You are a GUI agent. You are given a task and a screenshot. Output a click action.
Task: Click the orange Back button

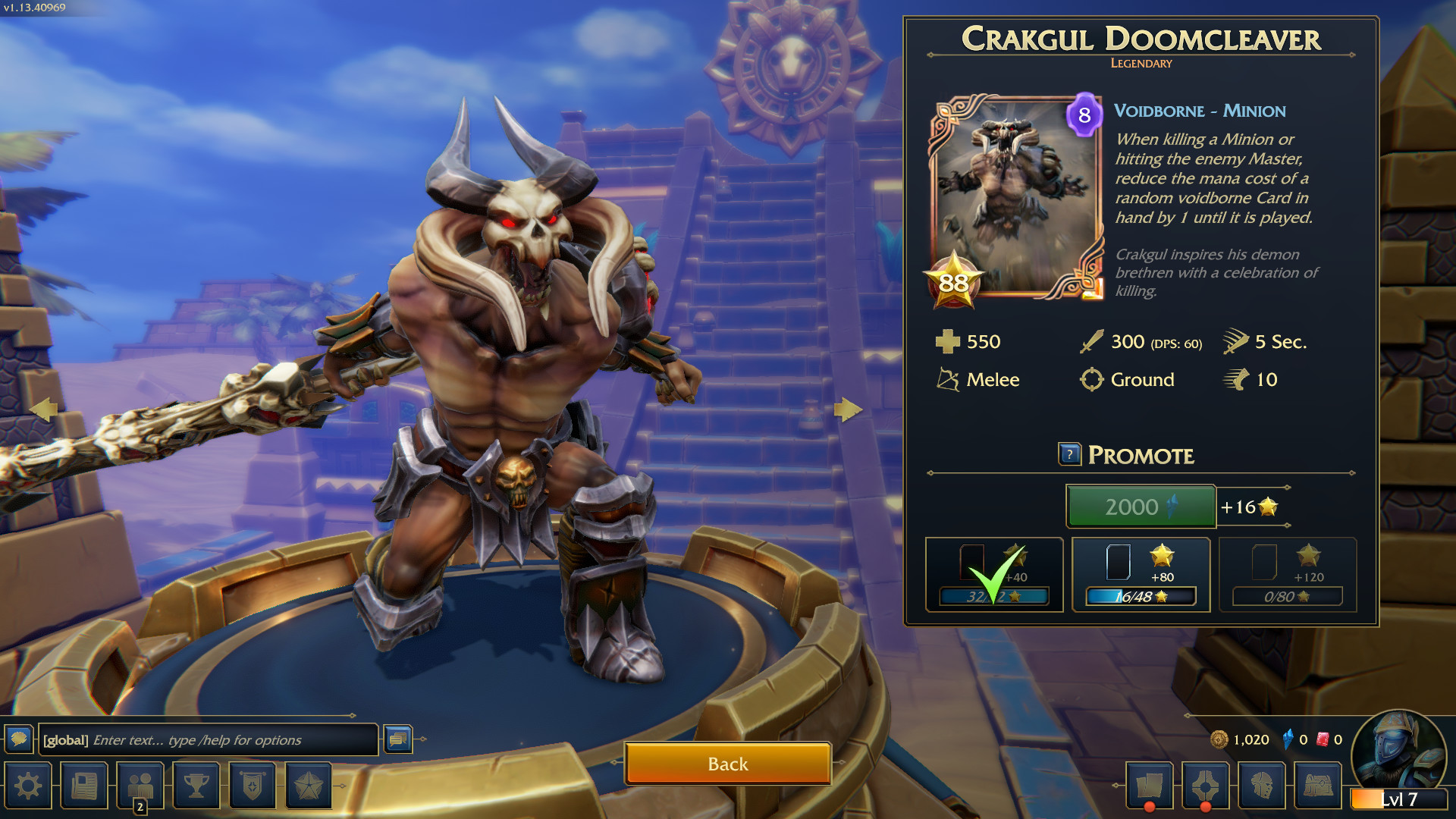pos(727,763)
